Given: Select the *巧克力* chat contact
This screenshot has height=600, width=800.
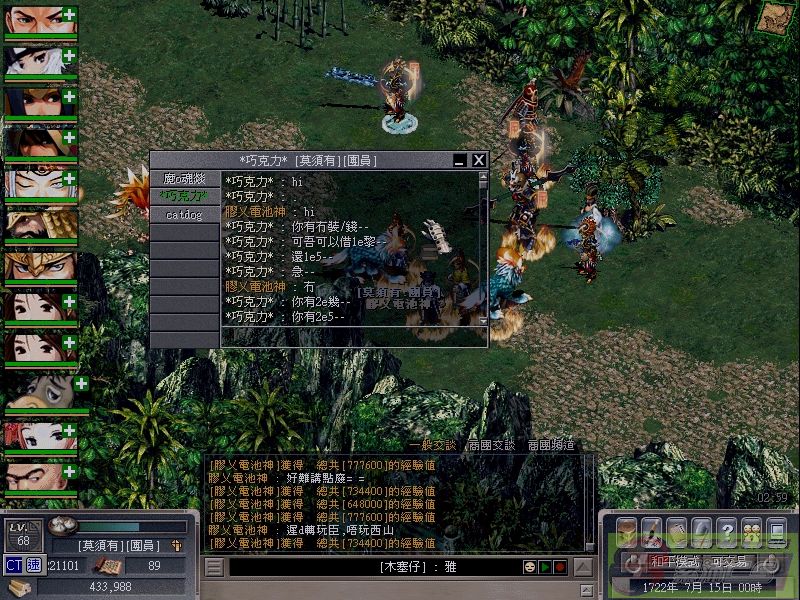Looking at the screenshot, I should [x=184, y=196].
